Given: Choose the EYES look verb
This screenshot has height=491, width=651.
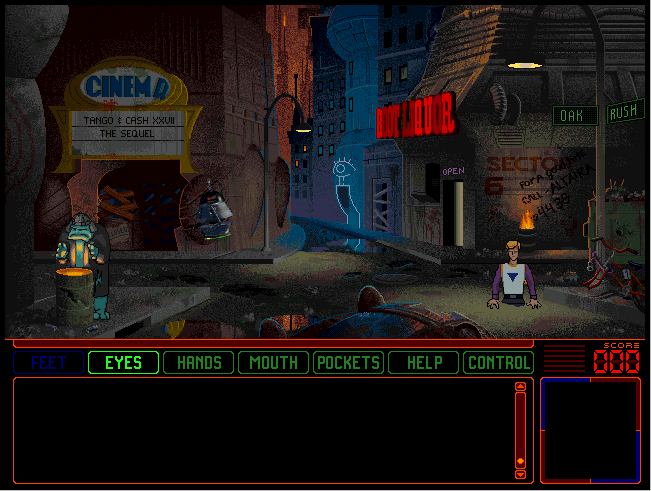Looking at the screenshot, I should pos(123,362).
